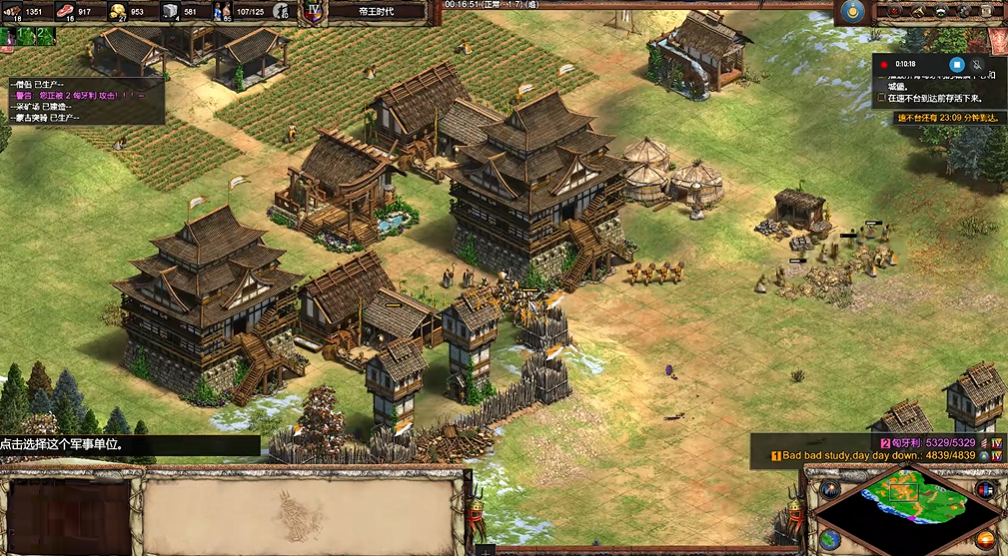Toggle the recording microphone mute
The height and width of the screenshot is (556, 1008).
978,64
